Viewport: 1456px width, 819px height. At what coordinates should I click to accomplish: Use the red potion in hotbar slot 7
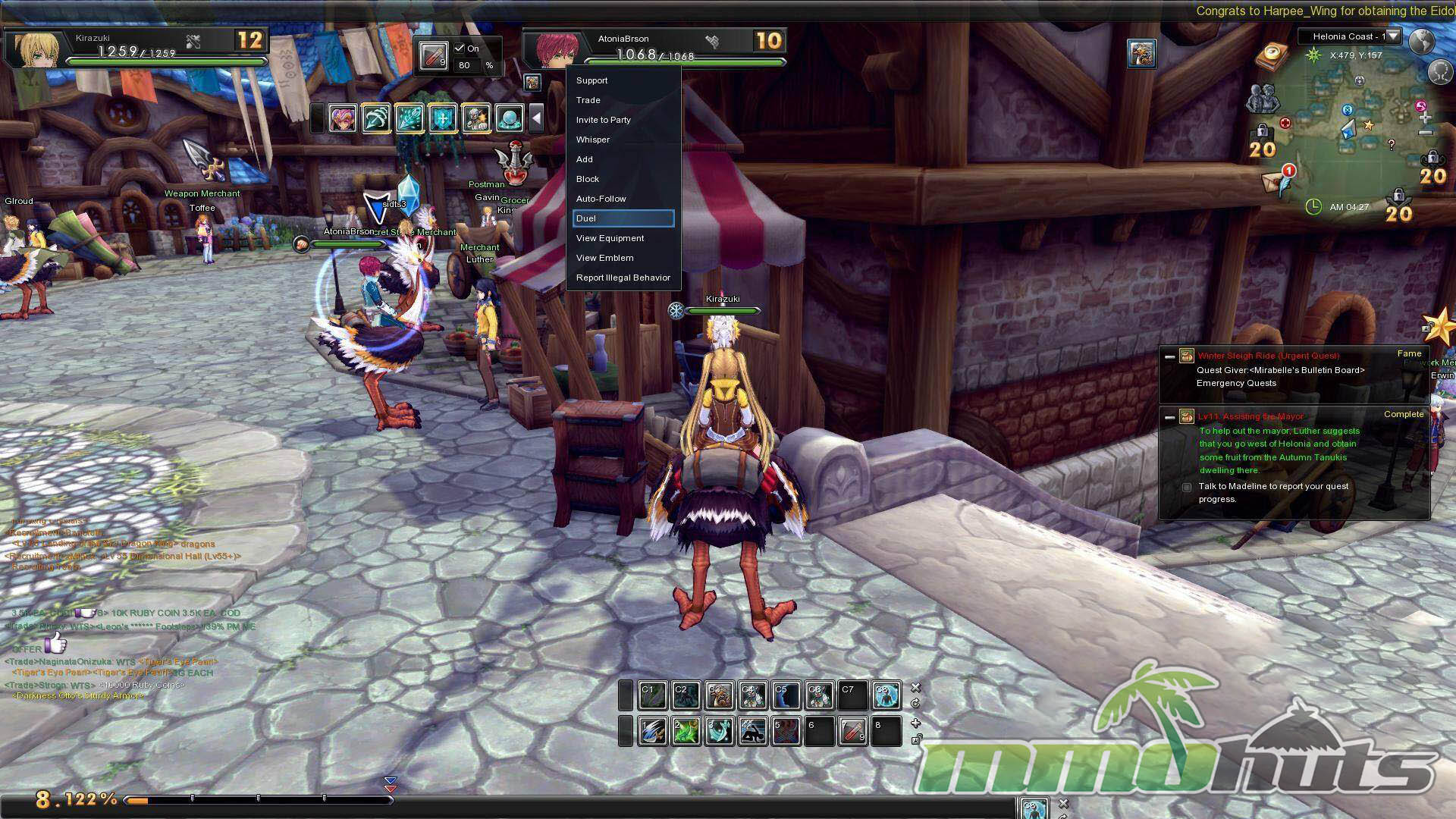[852, 731]
